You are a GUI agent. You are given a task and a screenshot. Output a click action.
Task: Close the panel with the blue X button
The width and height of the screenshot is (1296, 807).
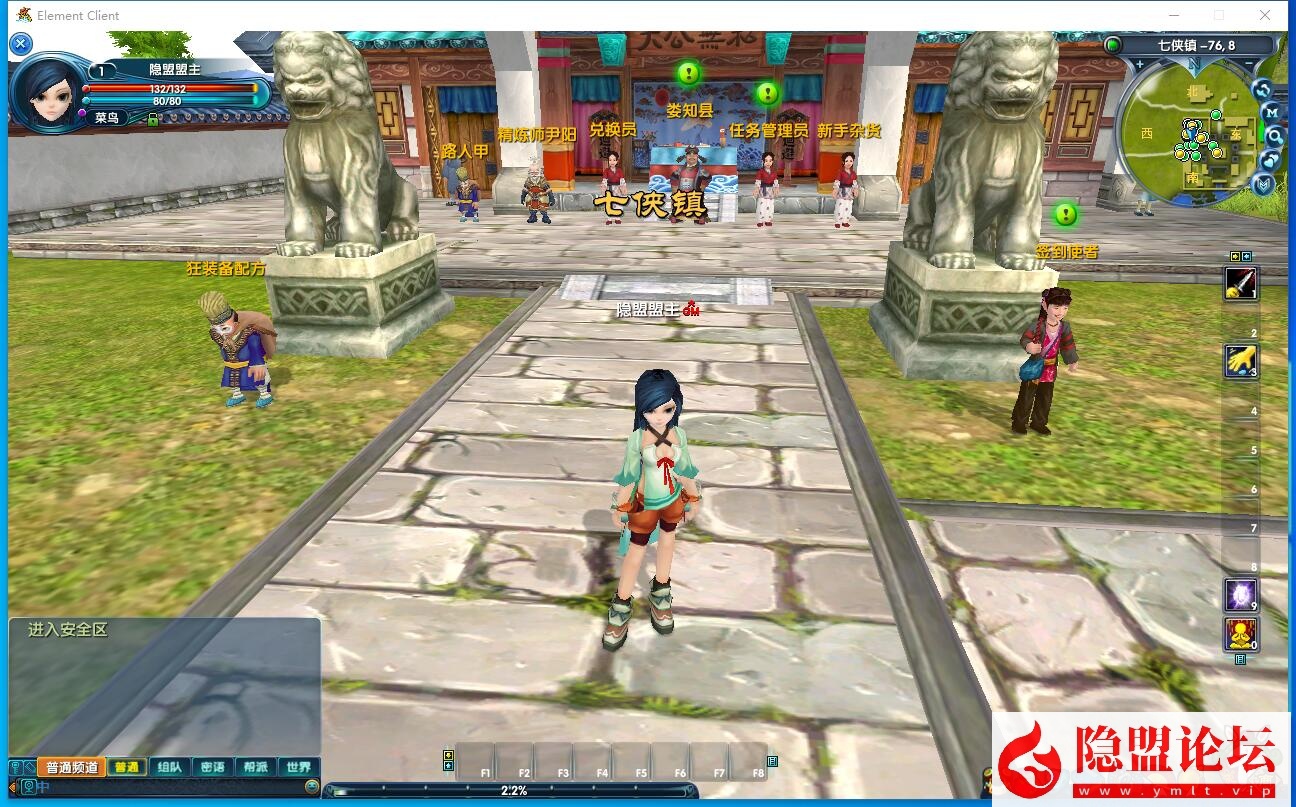click(x=21, y=44)
